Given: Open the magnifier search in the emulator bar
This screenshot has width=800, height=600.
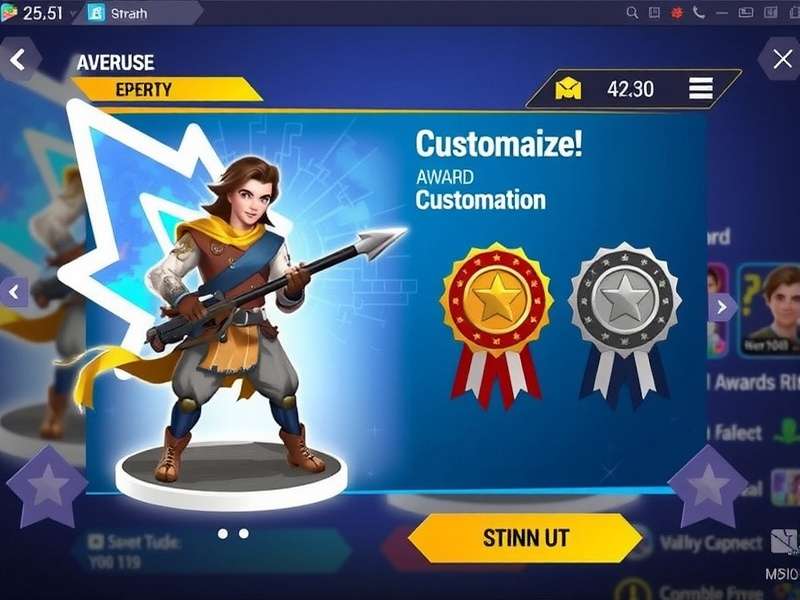Looking at the screenshot, I should point(632,13).
